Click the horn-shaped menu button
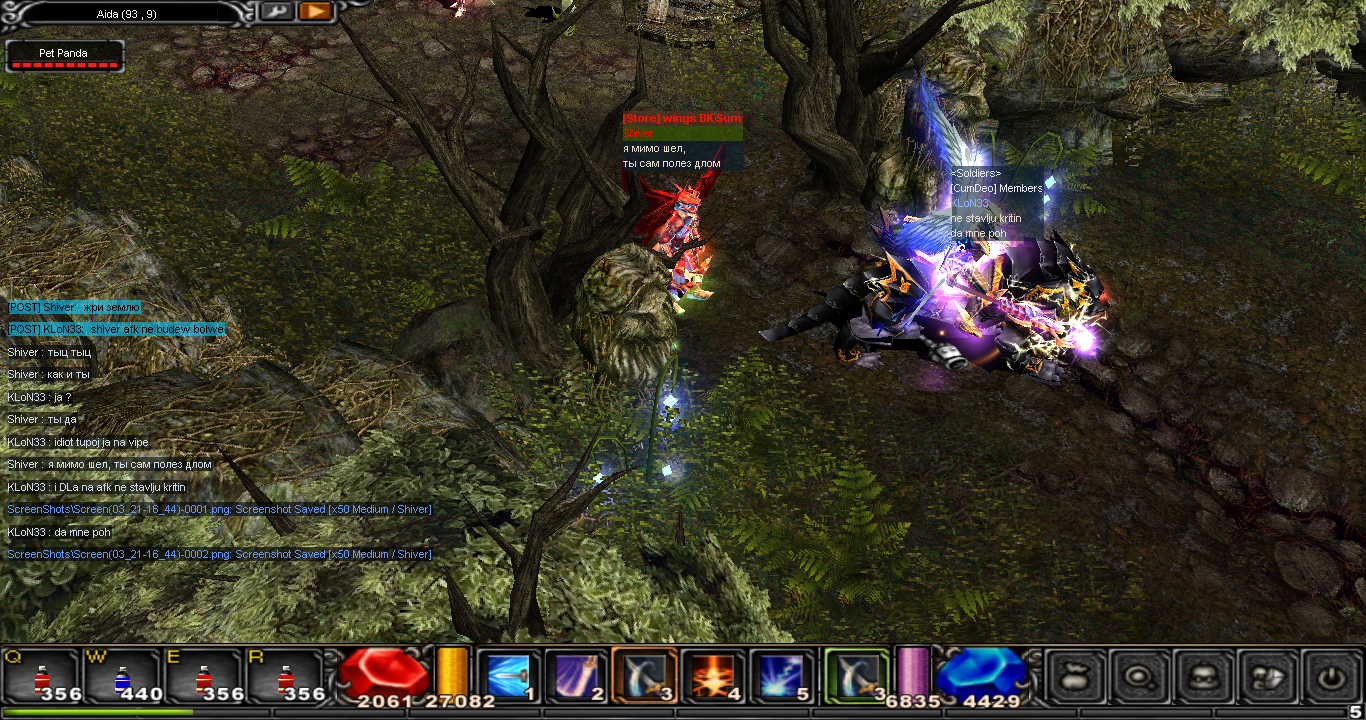The width and height of the screenshot is (1366, 720). (1267, 678)
